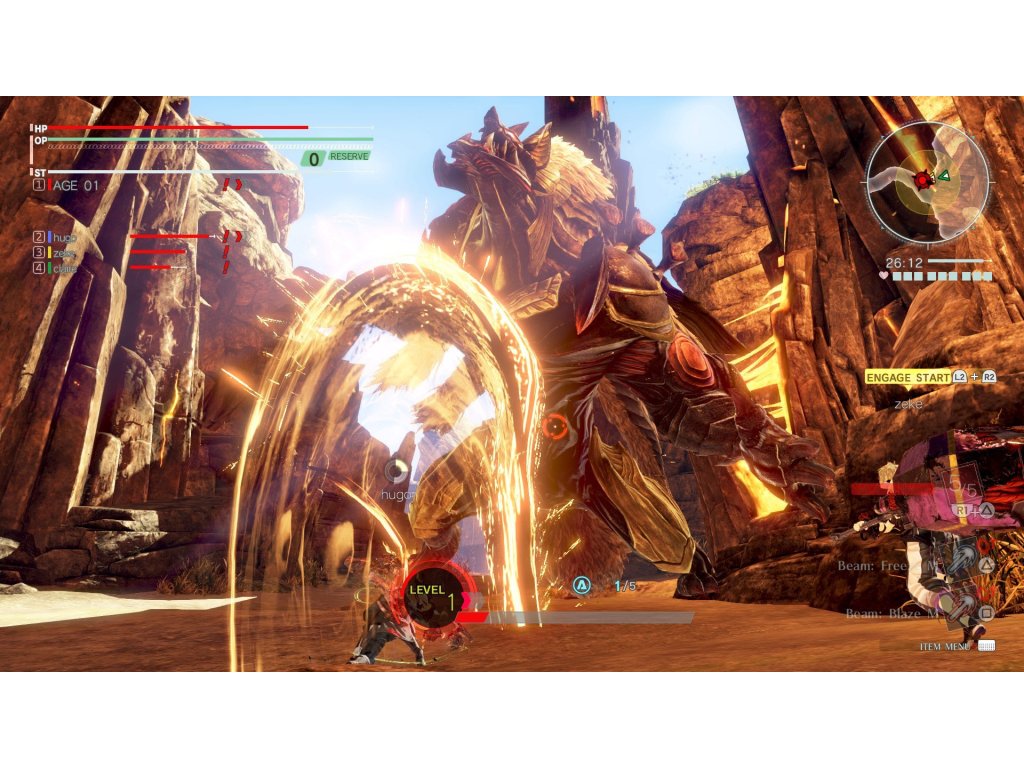
Task: Click the round LEVEL 1 burst emblem
Action: (433, 596)
